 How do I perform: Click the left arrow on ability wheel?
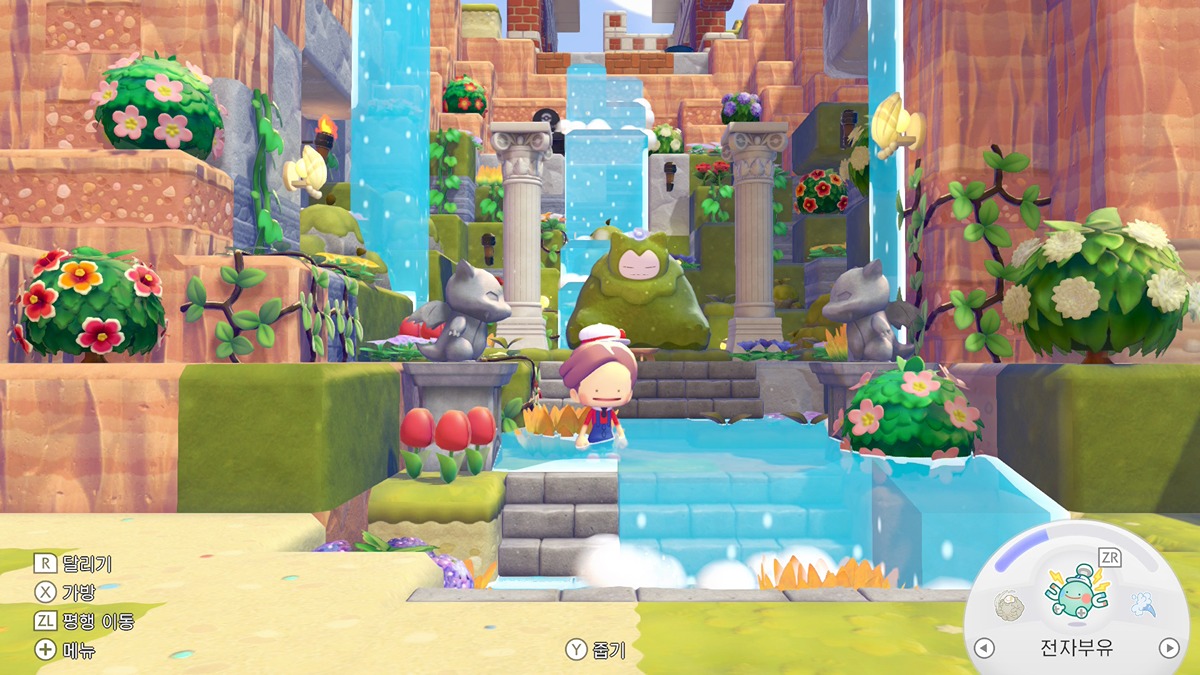(985, 648)
